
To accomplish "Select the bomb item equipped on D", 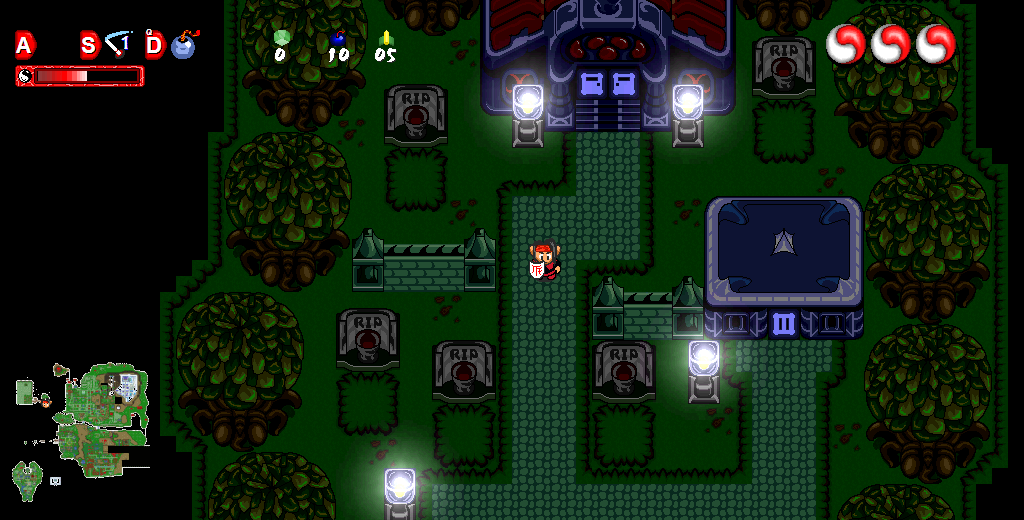I will tap(184, 45).
